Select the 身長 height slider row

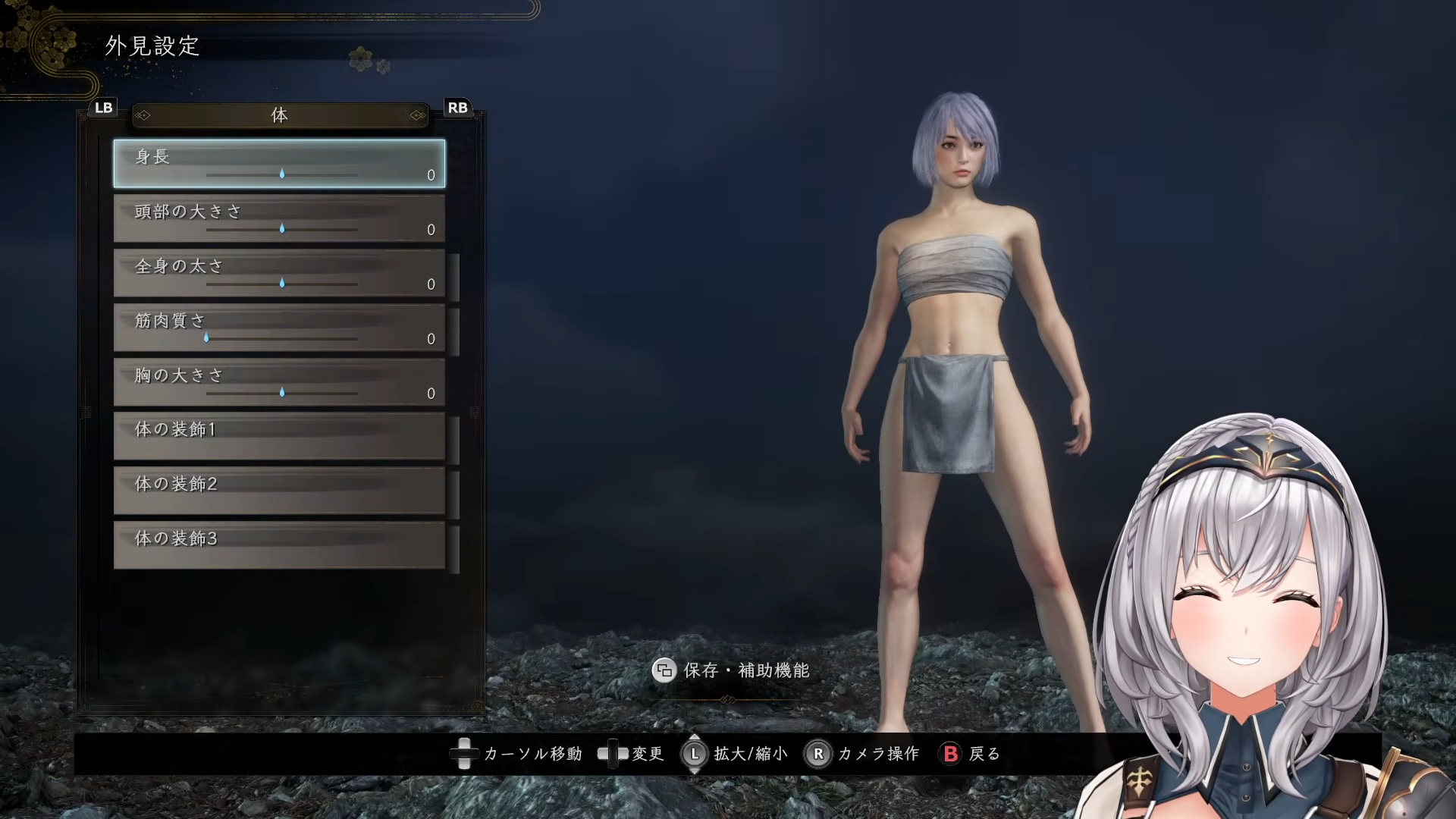tap(279, 163)
